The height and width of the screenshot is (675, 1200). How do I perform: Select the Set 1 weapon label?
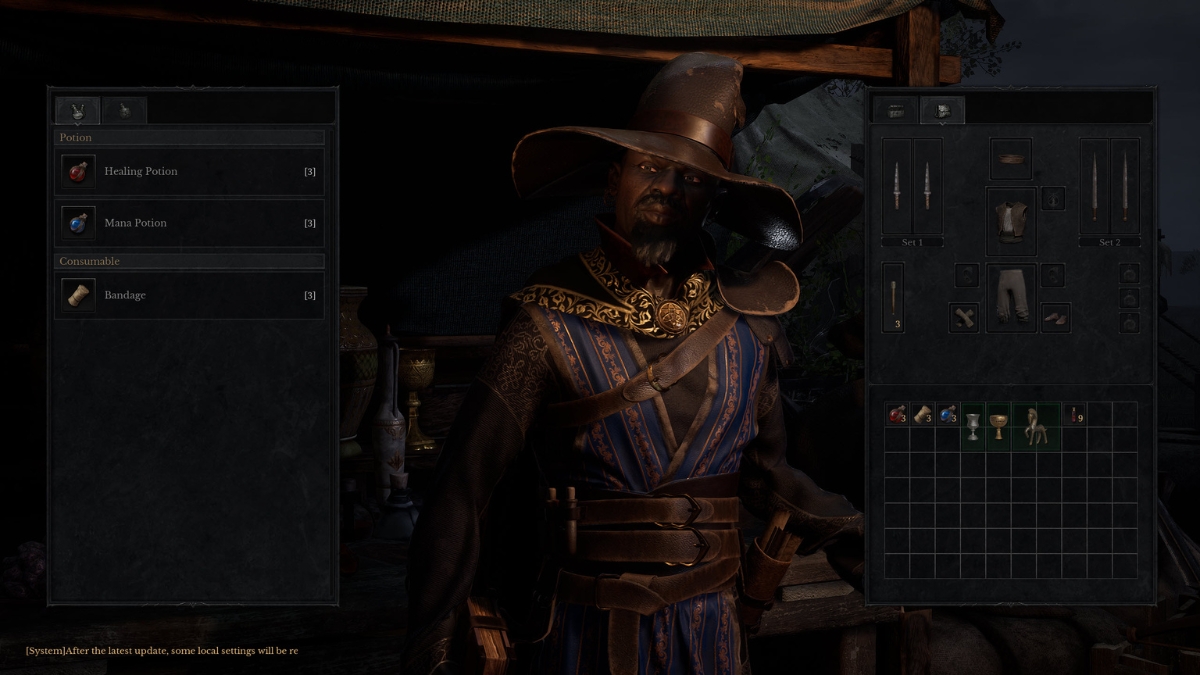[x=911, y=243]
